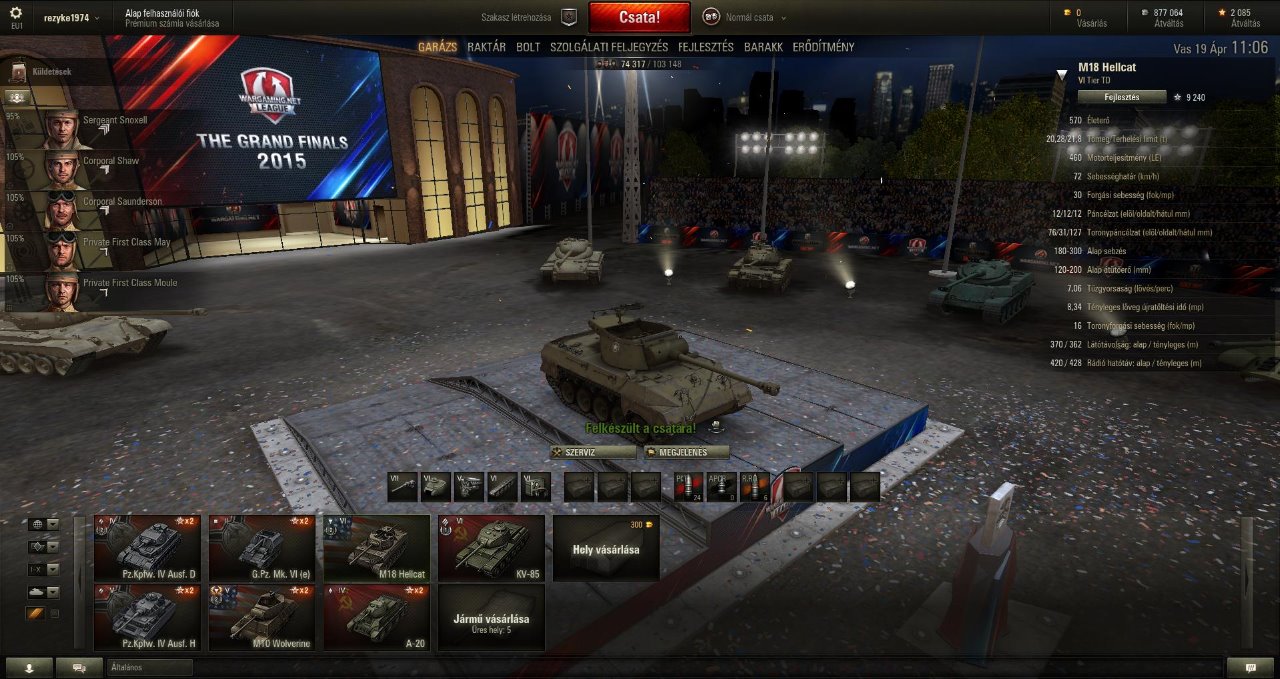Screen dimensions: 1280x679
Task: Open the Küldetések missions panel
Action: 50,72
